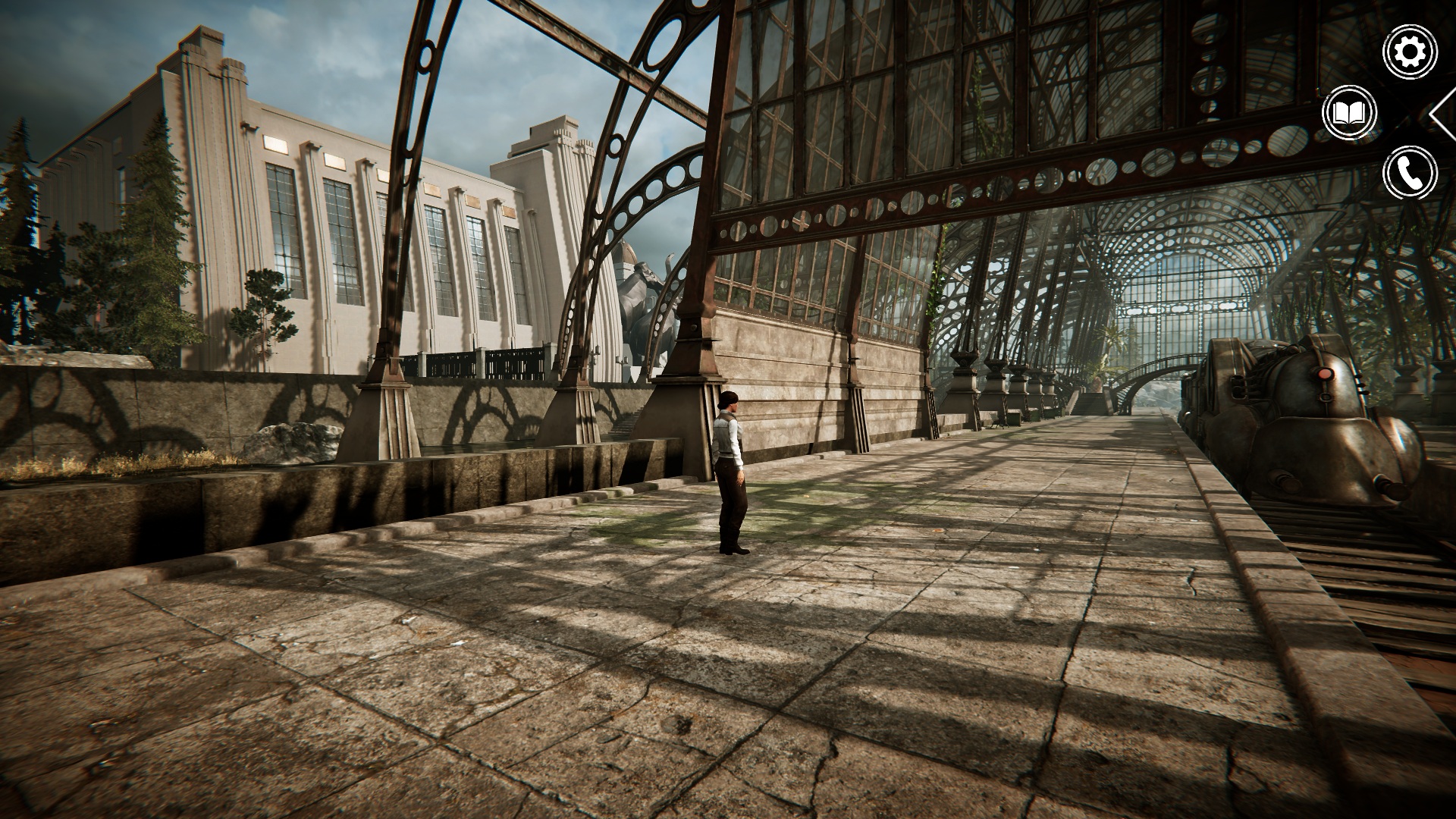
Task: Open the journal book icon
Action: pyautogui.click(x=1348, y=114)
